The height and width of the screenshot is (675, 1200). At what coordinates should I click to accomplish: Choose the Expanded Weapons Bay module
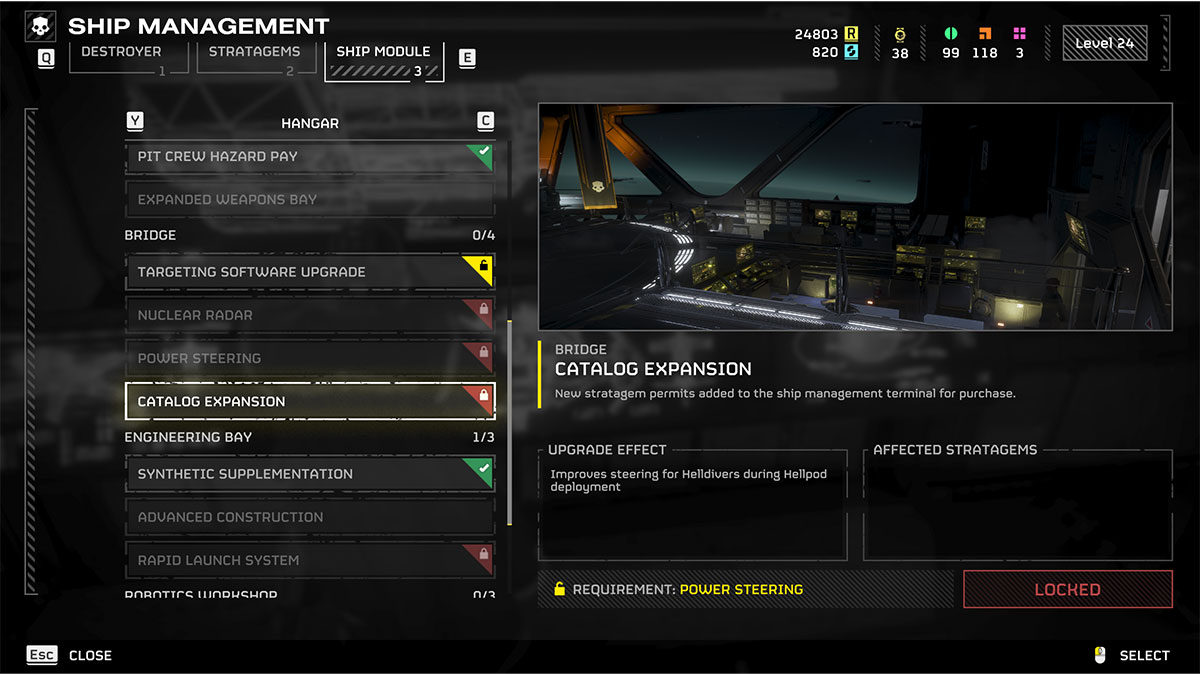(309, 200)
